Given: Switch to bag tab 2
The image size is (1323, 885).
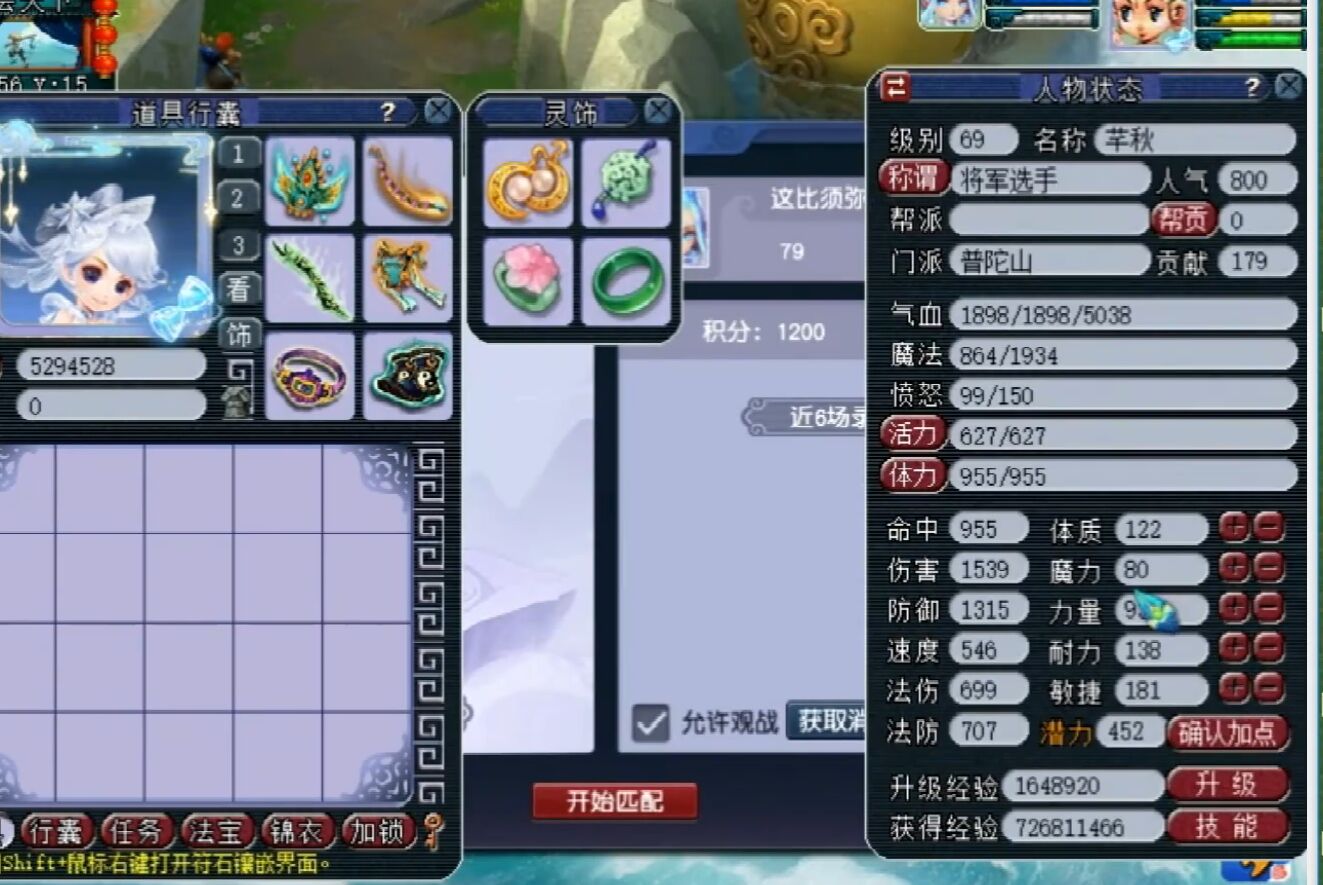Looking at the screenshot, I should [238, 194].
